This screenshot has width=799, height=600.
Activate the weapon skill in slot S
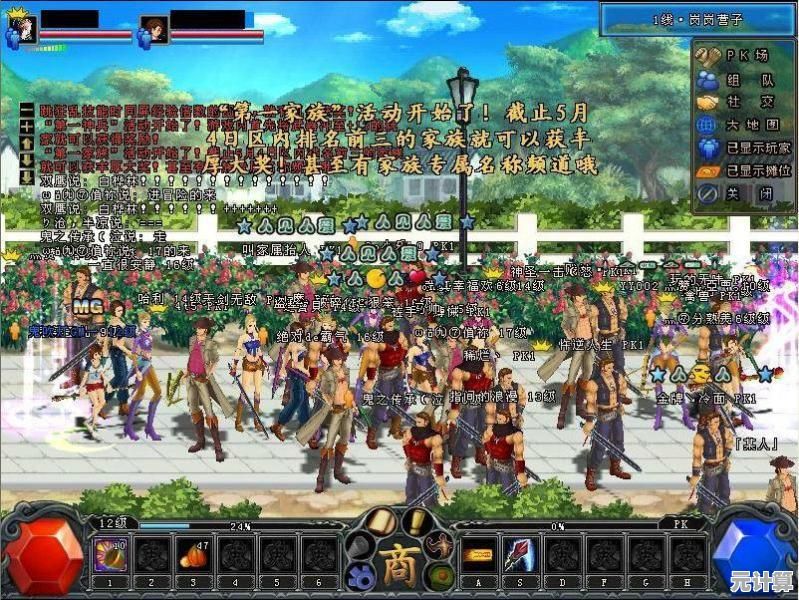tap(520, 556)
